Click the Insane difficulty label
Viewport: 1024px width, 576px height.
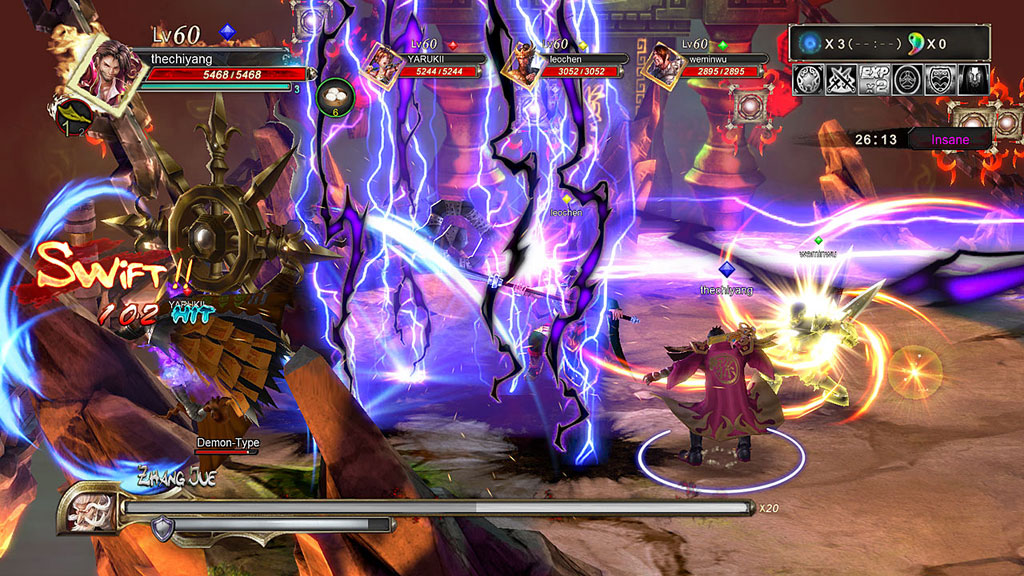(950, 139)
